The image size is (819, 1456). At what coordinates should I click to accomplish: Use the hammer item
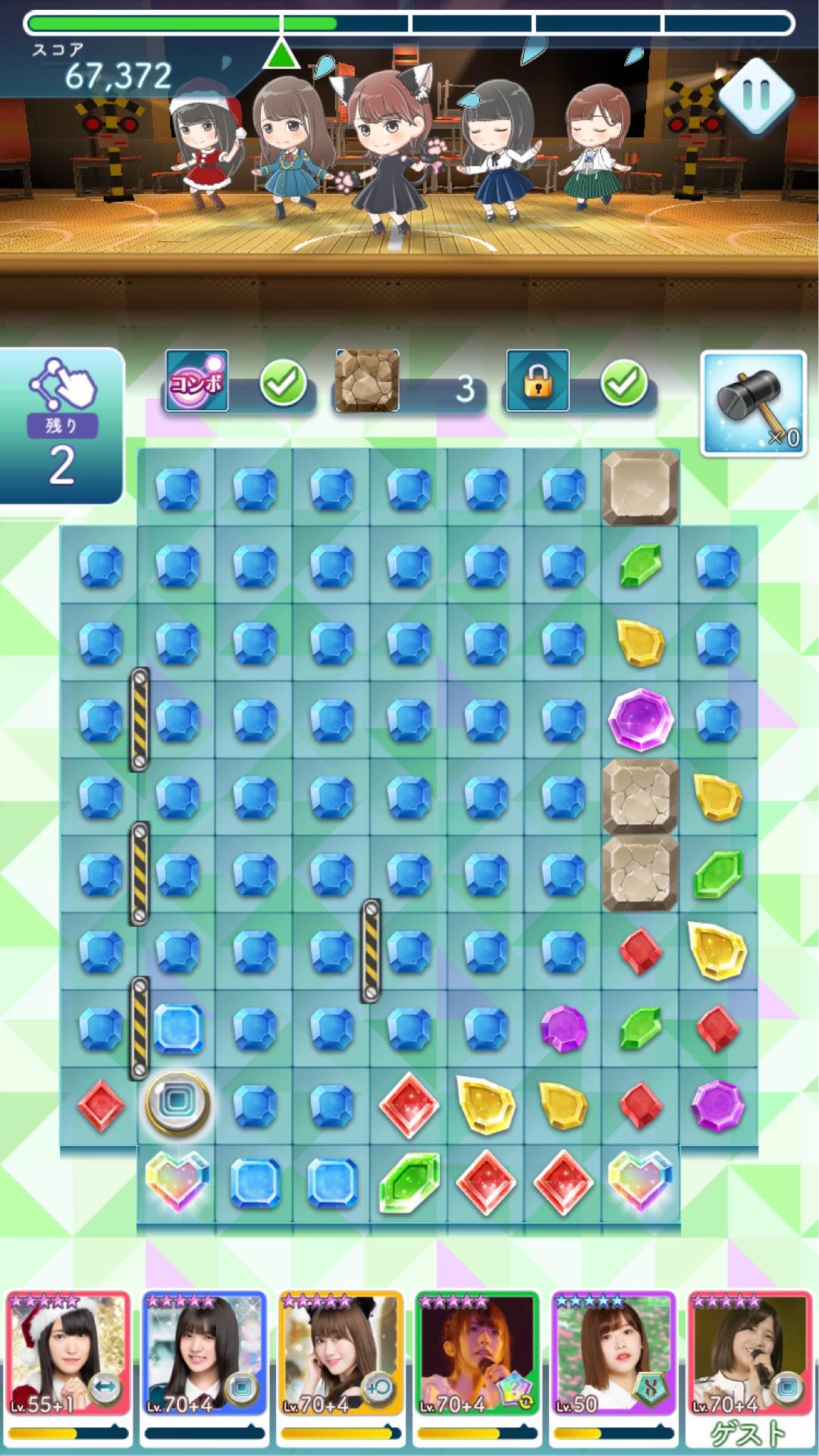752,403
